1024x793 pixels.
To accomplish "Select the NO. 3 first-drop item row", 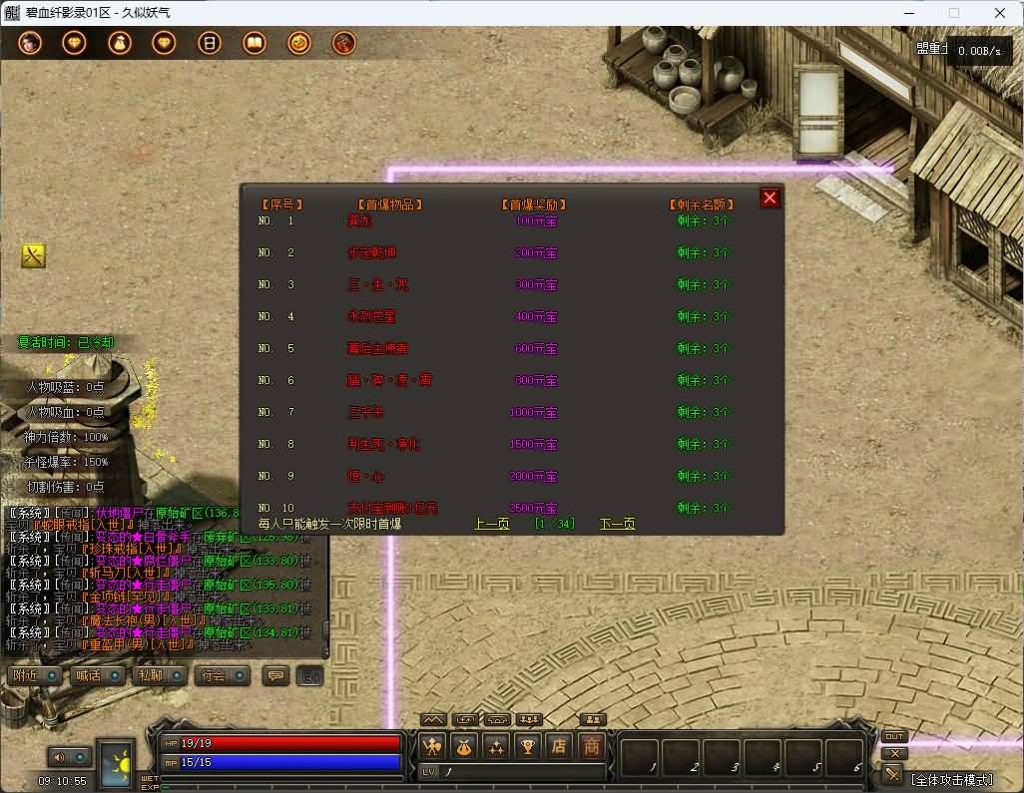I will pos(378,285).
